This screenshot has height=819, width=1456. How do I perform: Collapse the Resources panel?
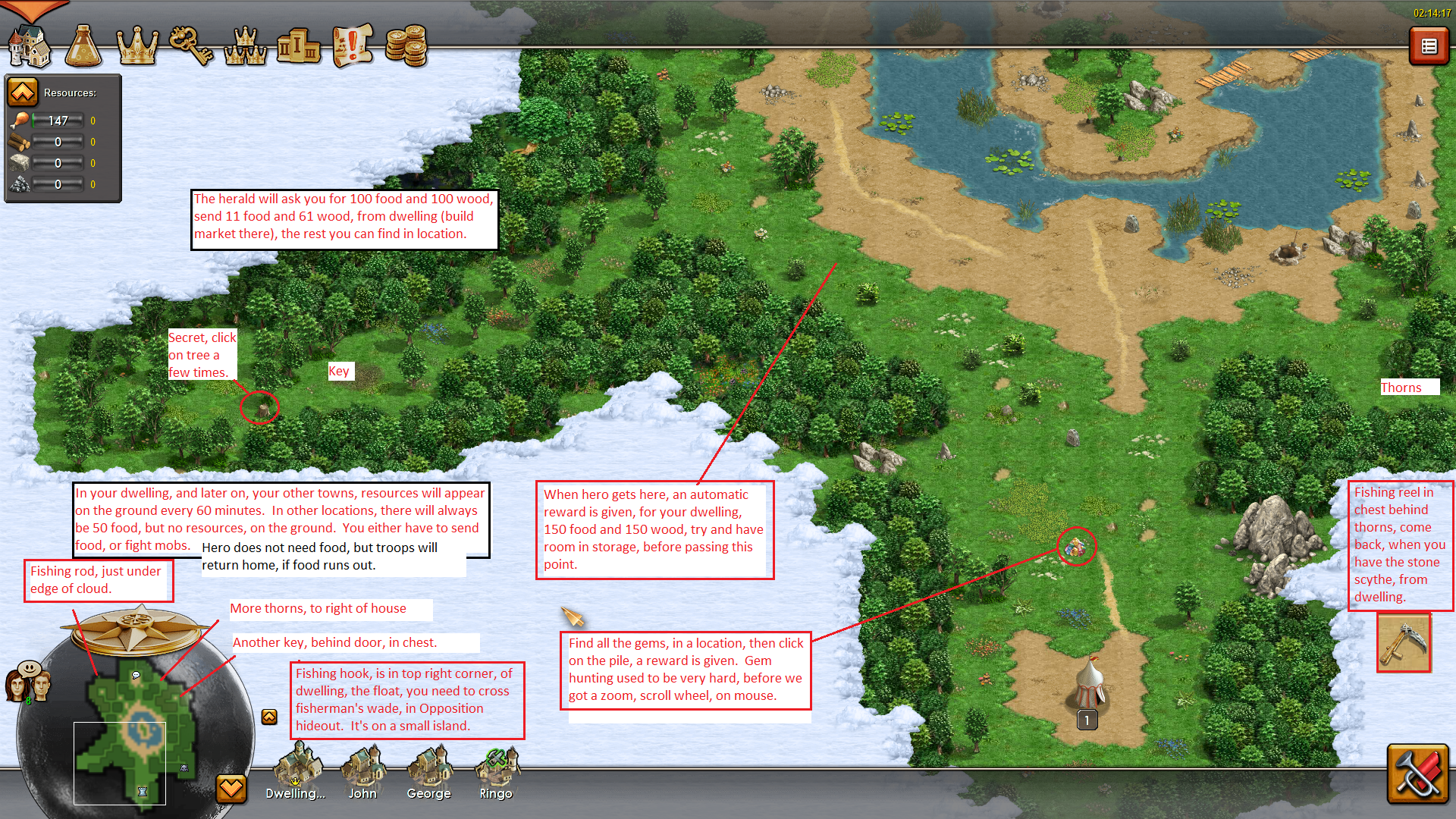click(x=23, y=93)
